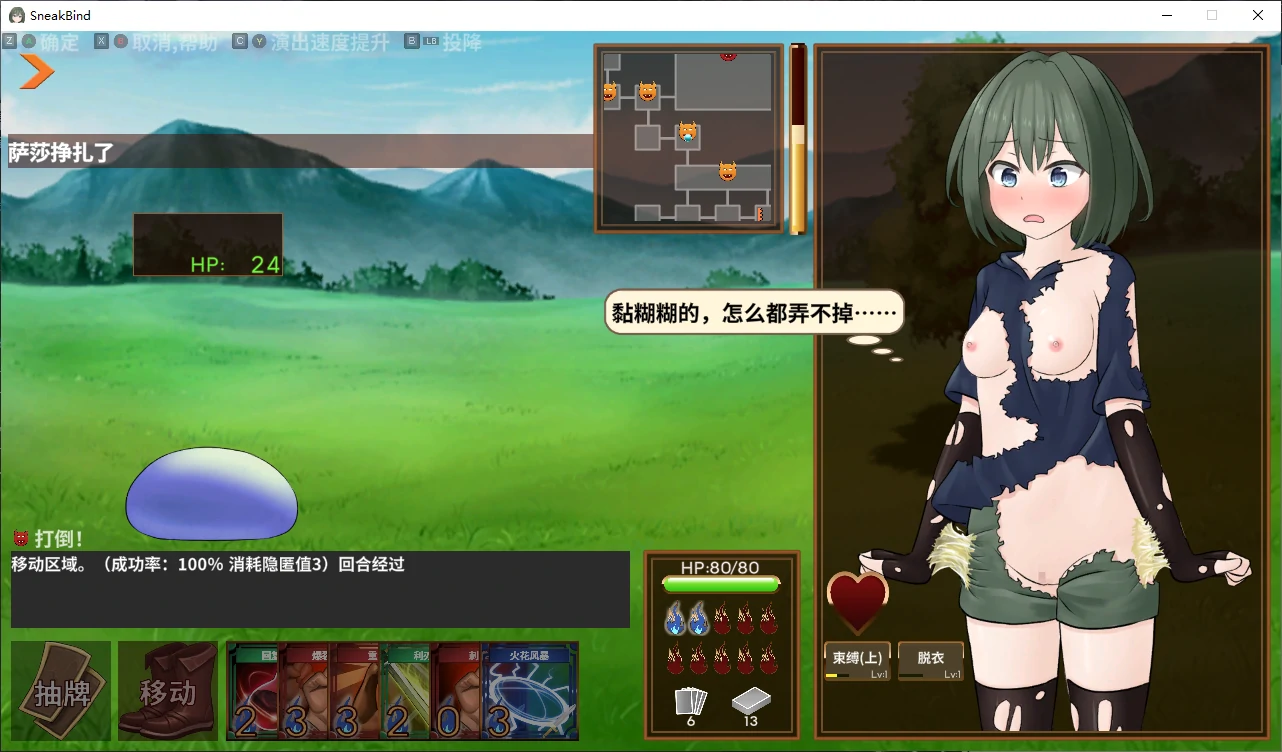Click the green HP:80/80 bar
This screenshot has width=1282, height=752.
(722, 583)
